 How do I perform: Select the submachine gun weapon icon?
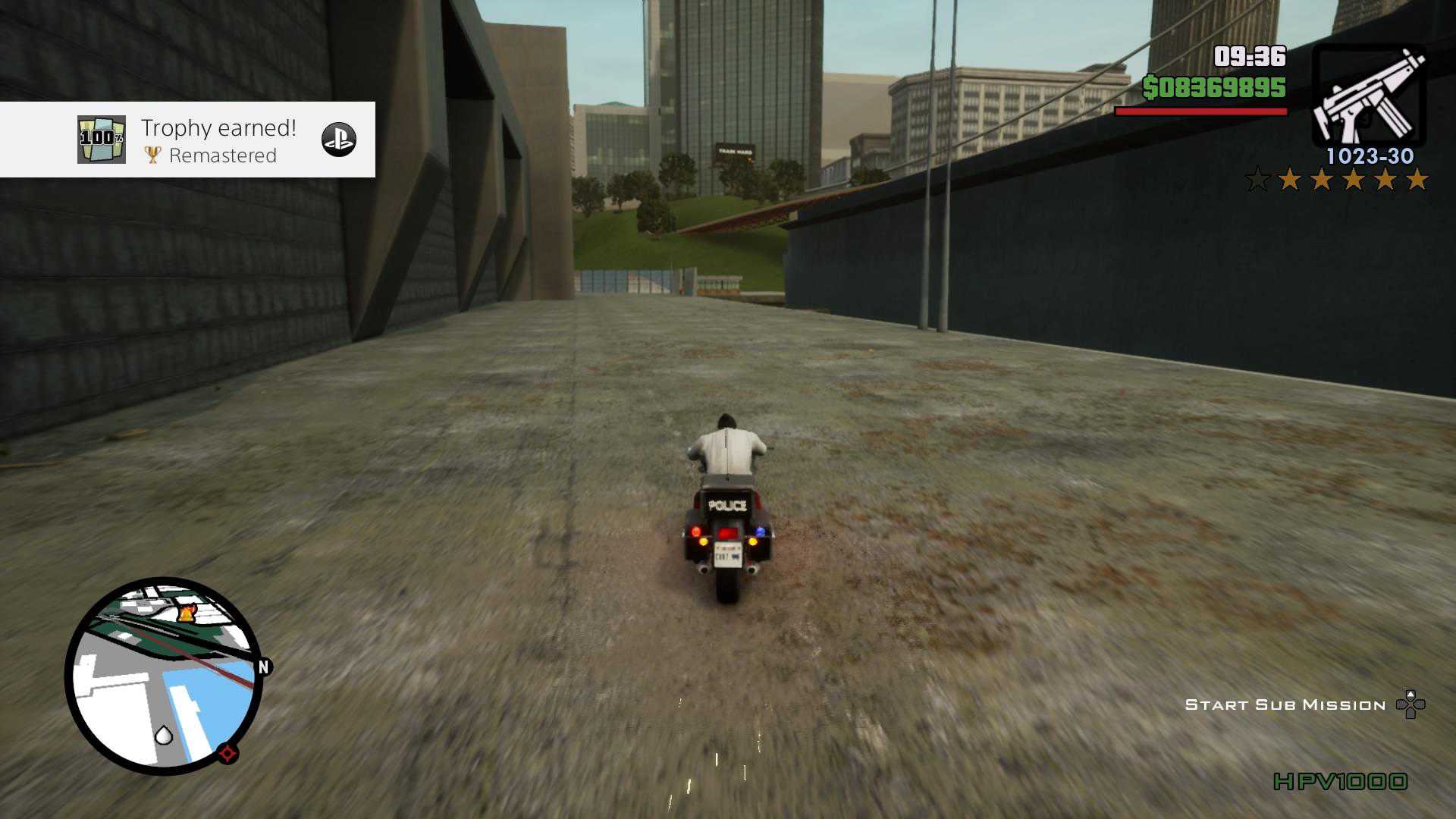(1369, 96)
